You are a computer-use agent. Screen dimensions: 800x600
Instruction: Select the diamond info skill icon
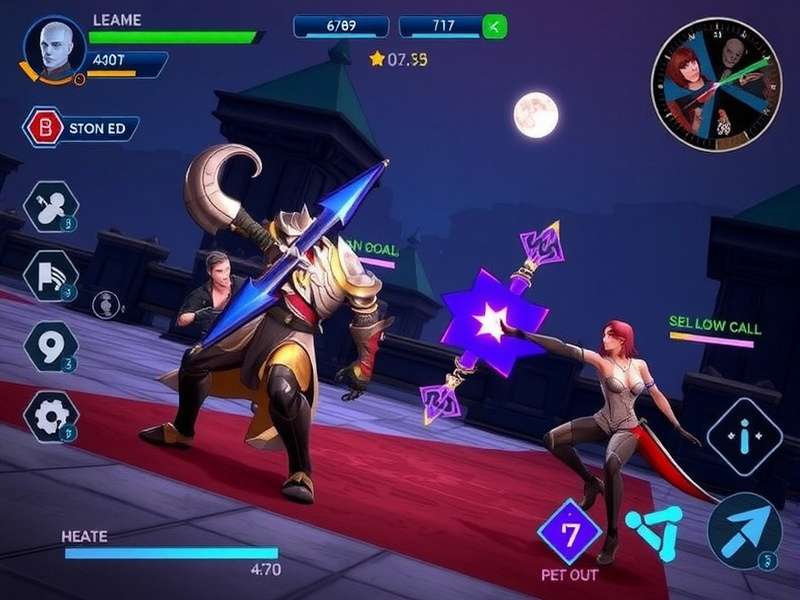[744, 436]
